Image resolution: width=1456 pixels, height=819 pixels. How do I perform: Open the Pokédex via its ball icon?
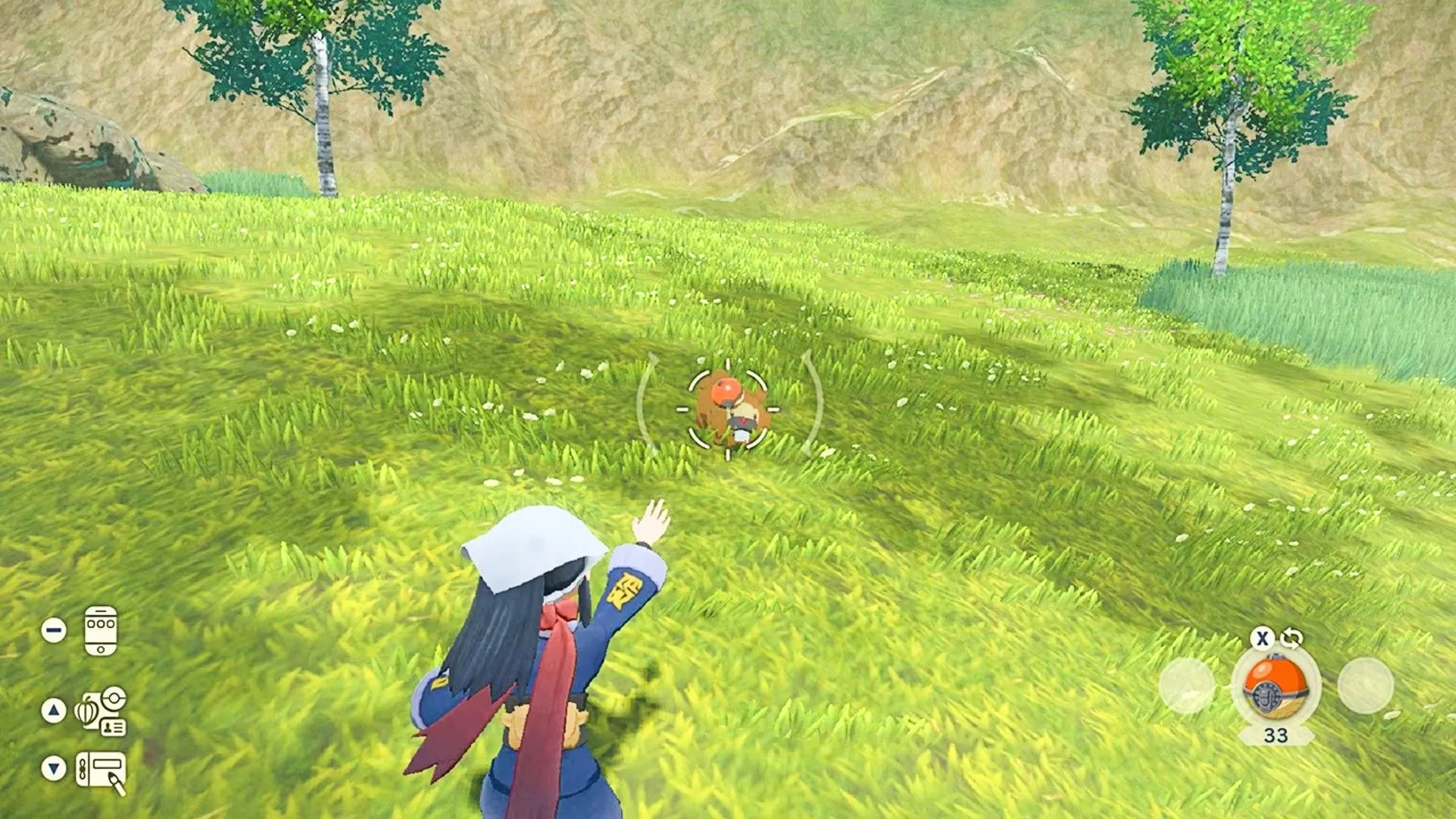coord(114,699)
